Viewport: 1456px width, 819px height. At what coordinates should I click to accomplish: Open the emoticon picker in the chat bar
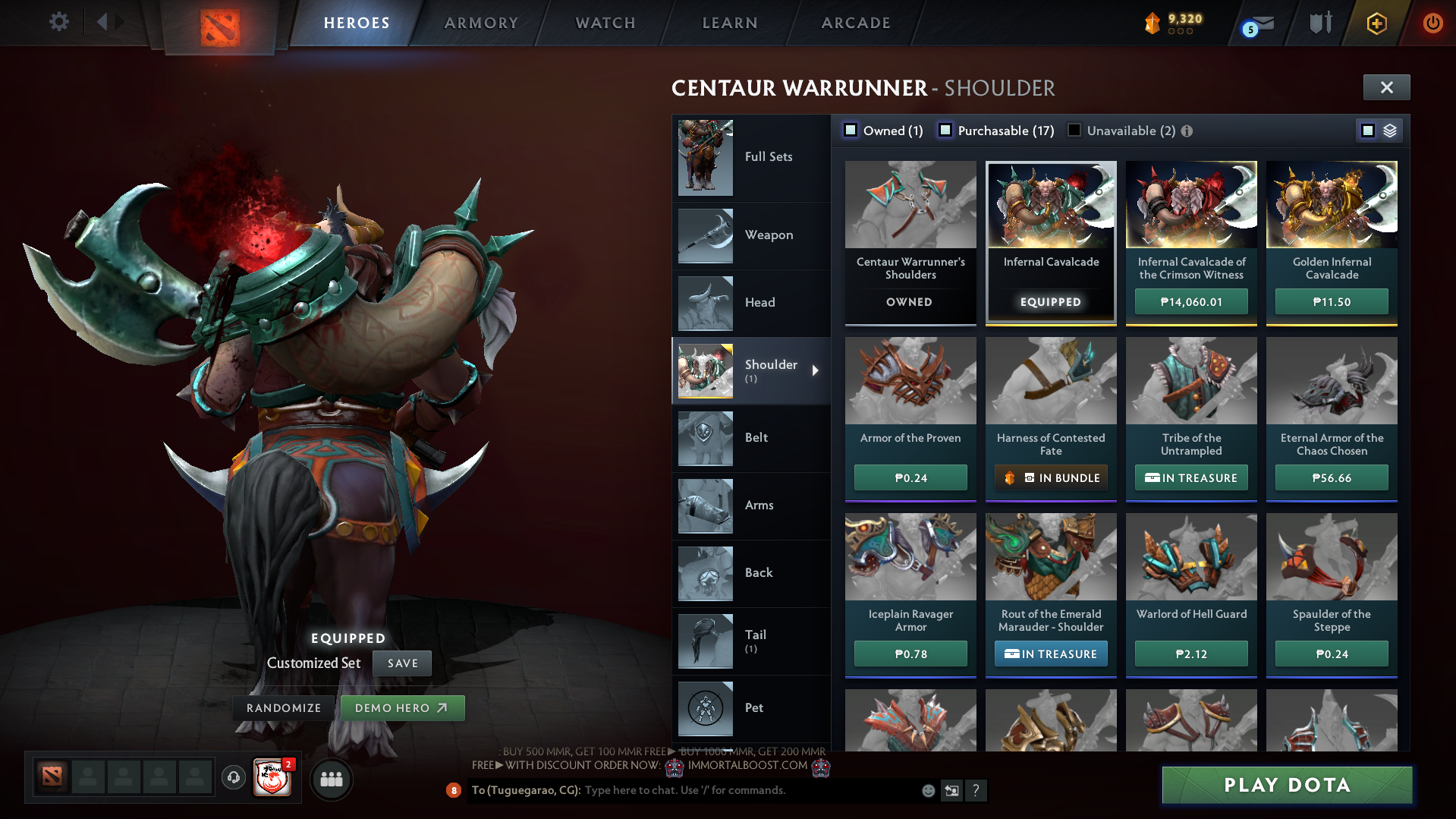[927, 790]
